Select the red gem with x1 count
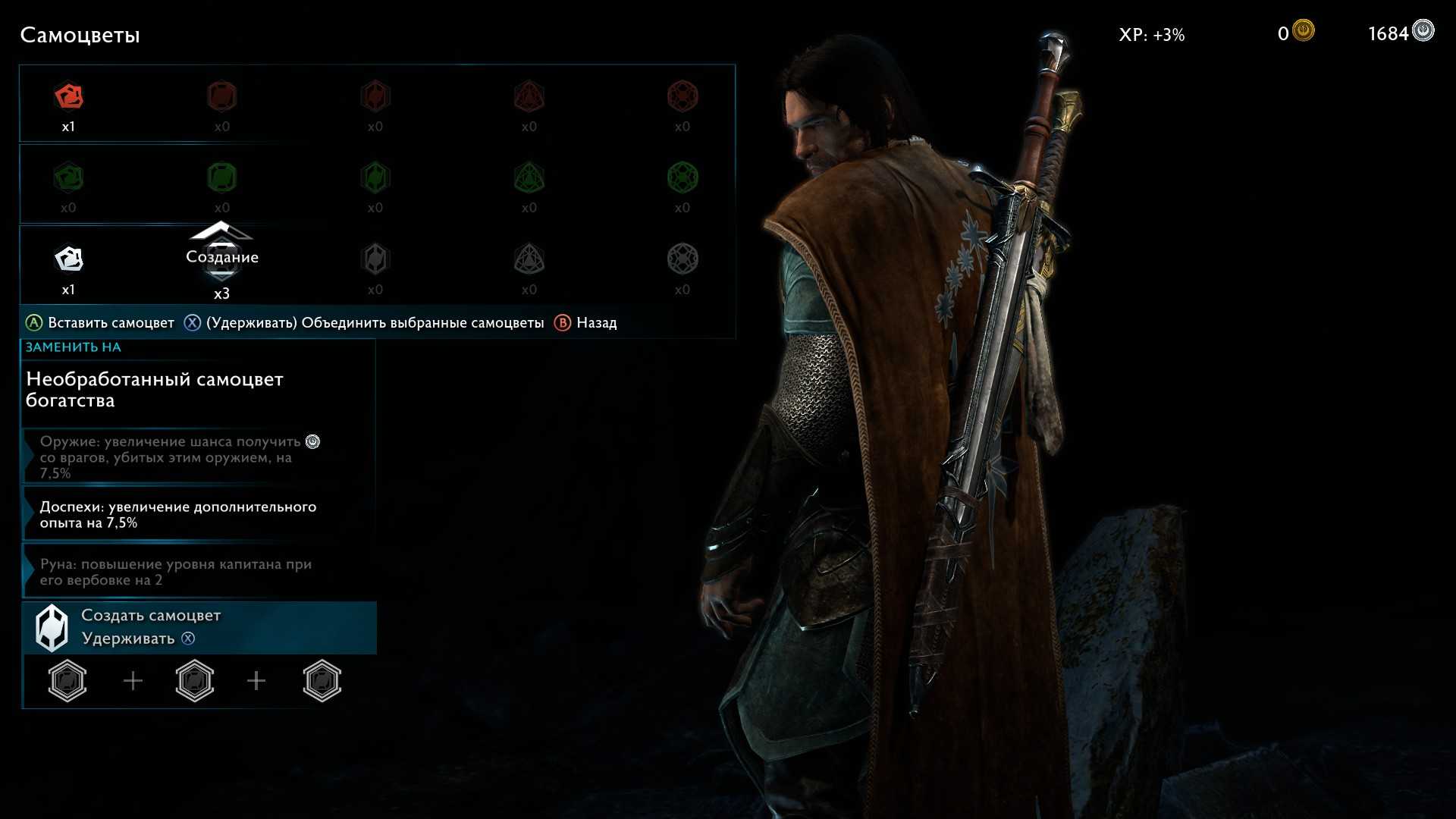Viewport: 1456px width, 819px height. (x=69, y=97)
